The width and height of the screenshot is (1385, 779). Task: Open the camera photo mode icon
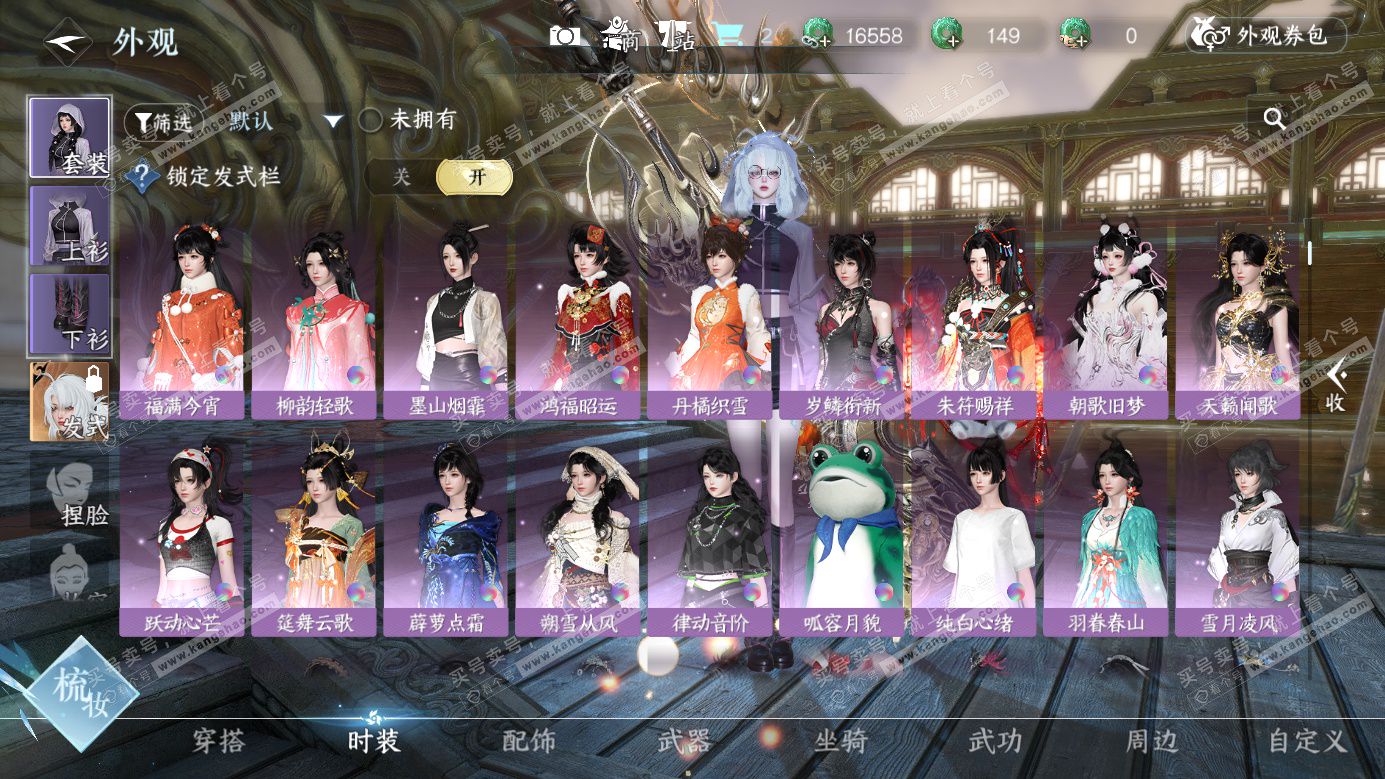click(564, 36)
